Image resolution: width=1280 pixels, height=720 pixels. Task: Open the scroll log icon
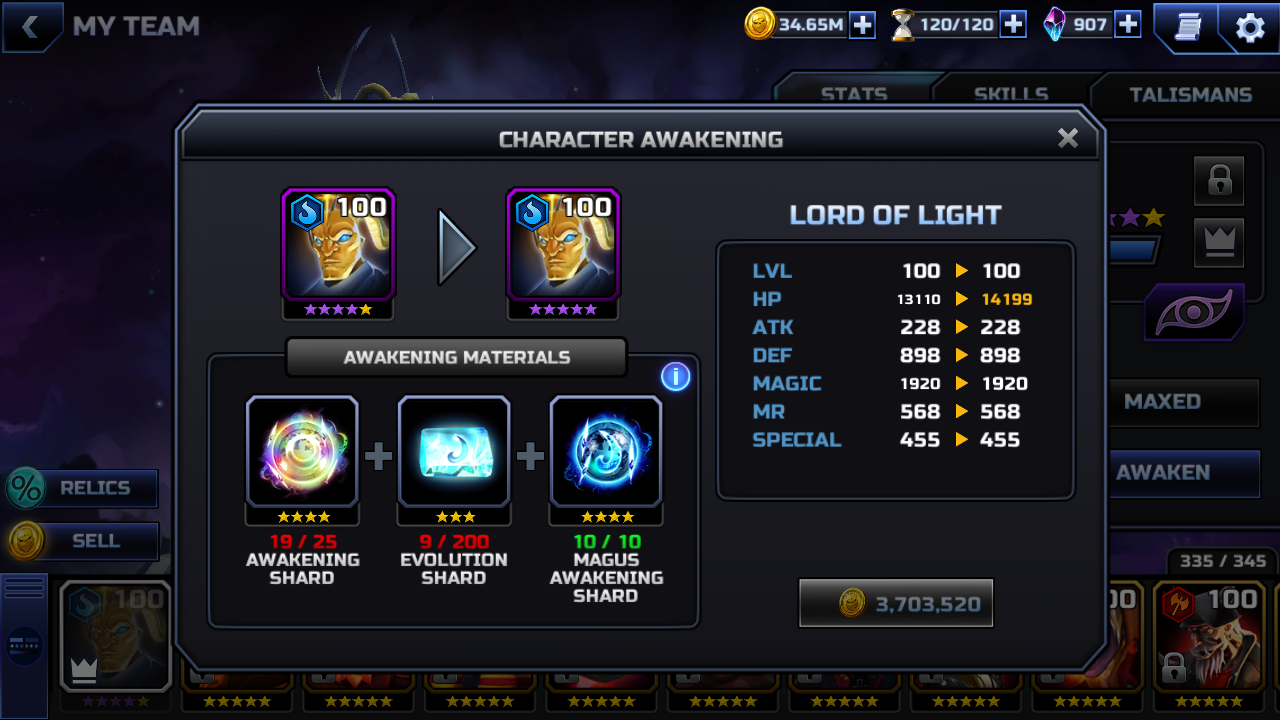[1186, 28]
